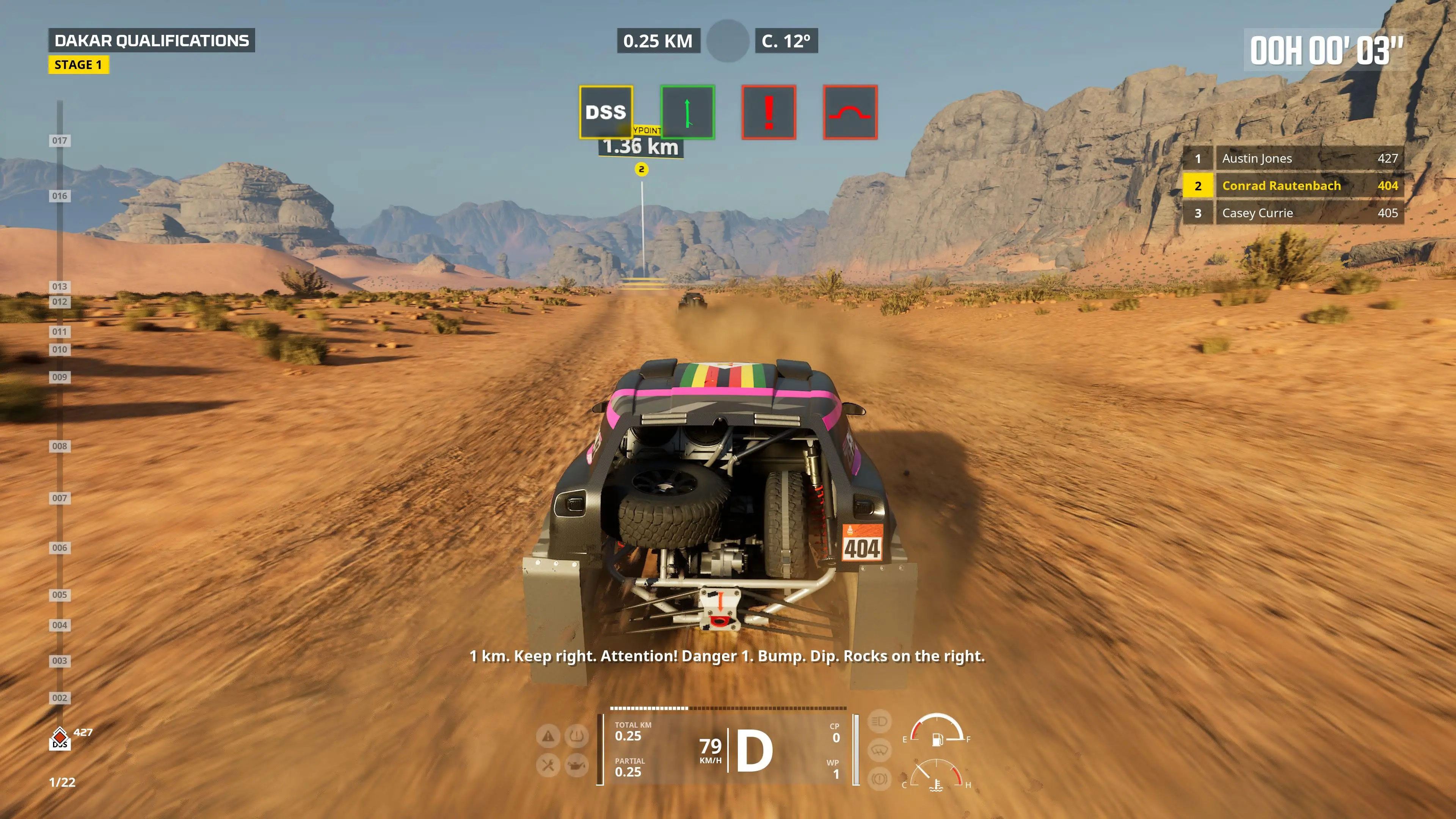Choose progress marker 002

tap(60, 698)
